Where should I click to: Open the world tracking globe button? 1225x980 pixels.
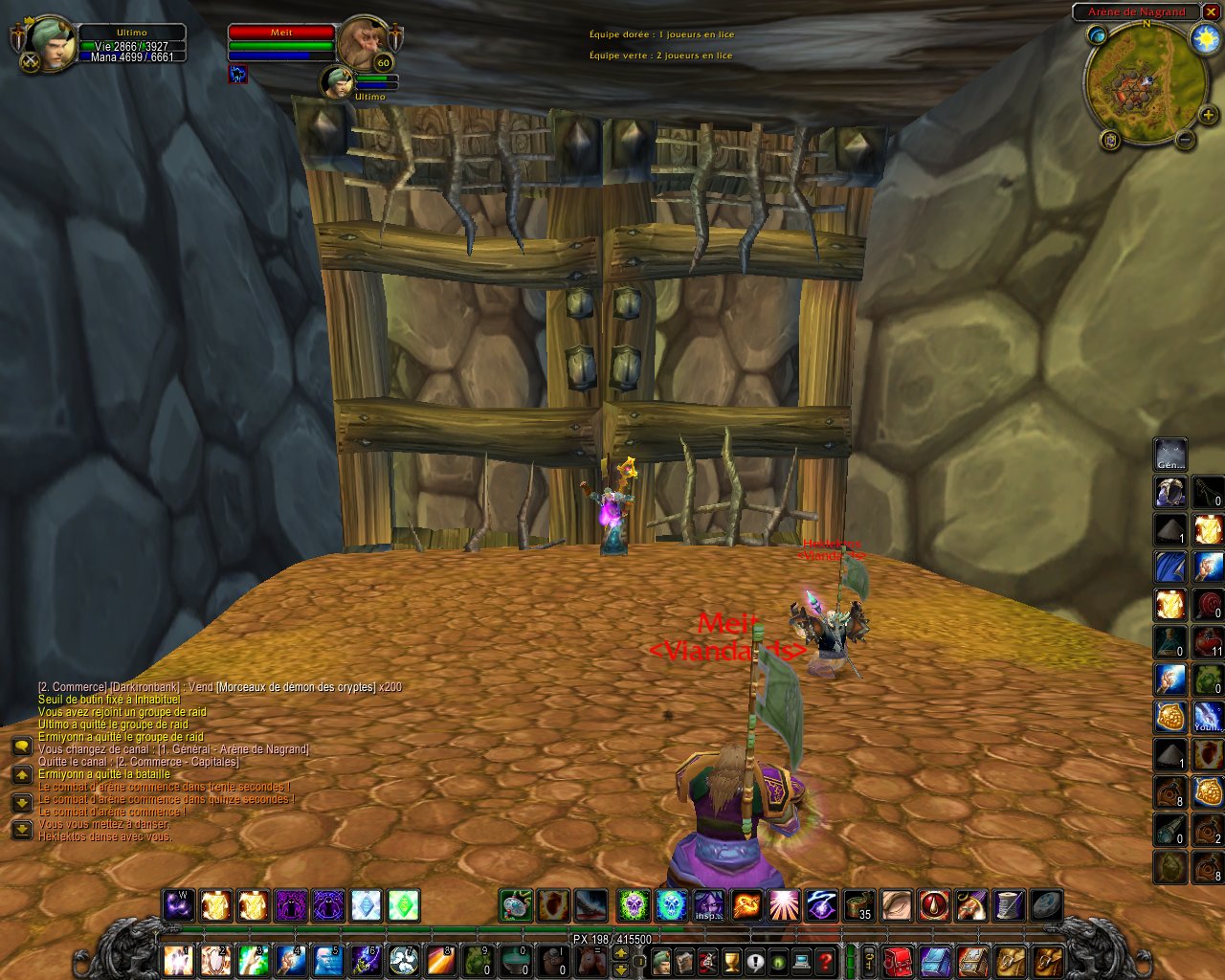[1097, 35]
